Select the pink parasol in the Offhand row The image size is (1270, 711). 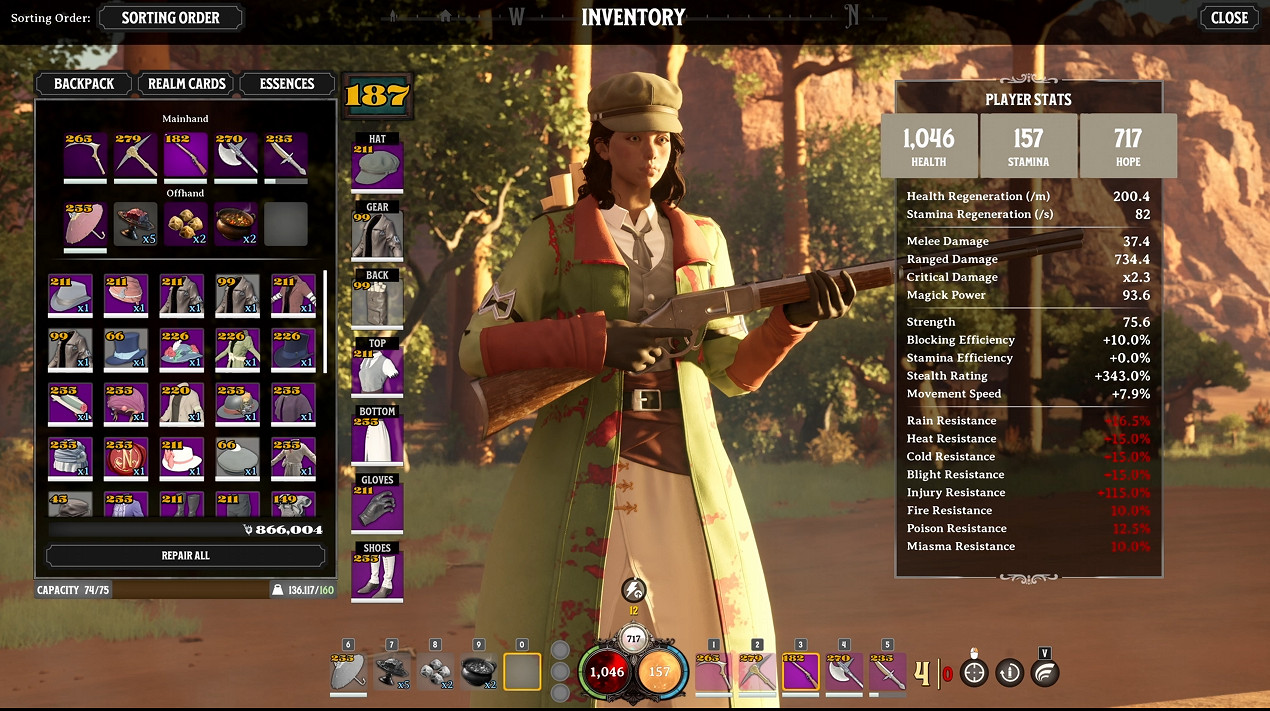(85, 224)
